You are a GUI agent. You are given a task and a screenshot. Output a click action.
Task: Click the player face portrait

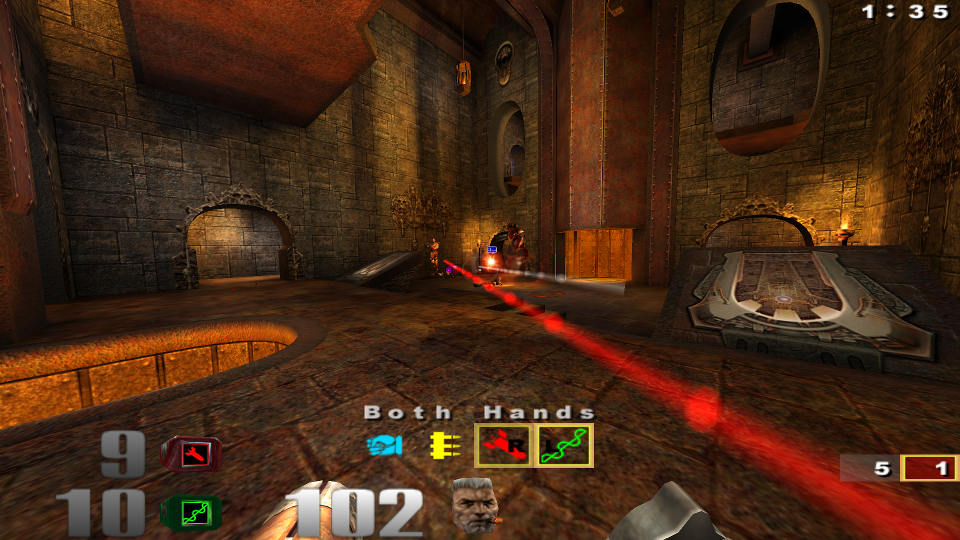tap(473, 505)
